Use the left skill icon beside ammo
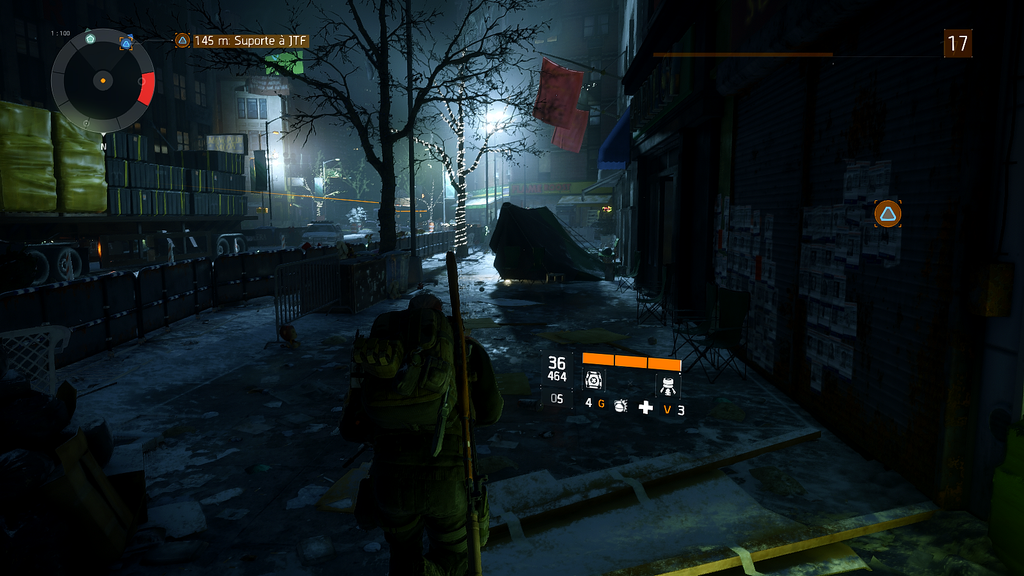1024x576 pixels. 595,380
